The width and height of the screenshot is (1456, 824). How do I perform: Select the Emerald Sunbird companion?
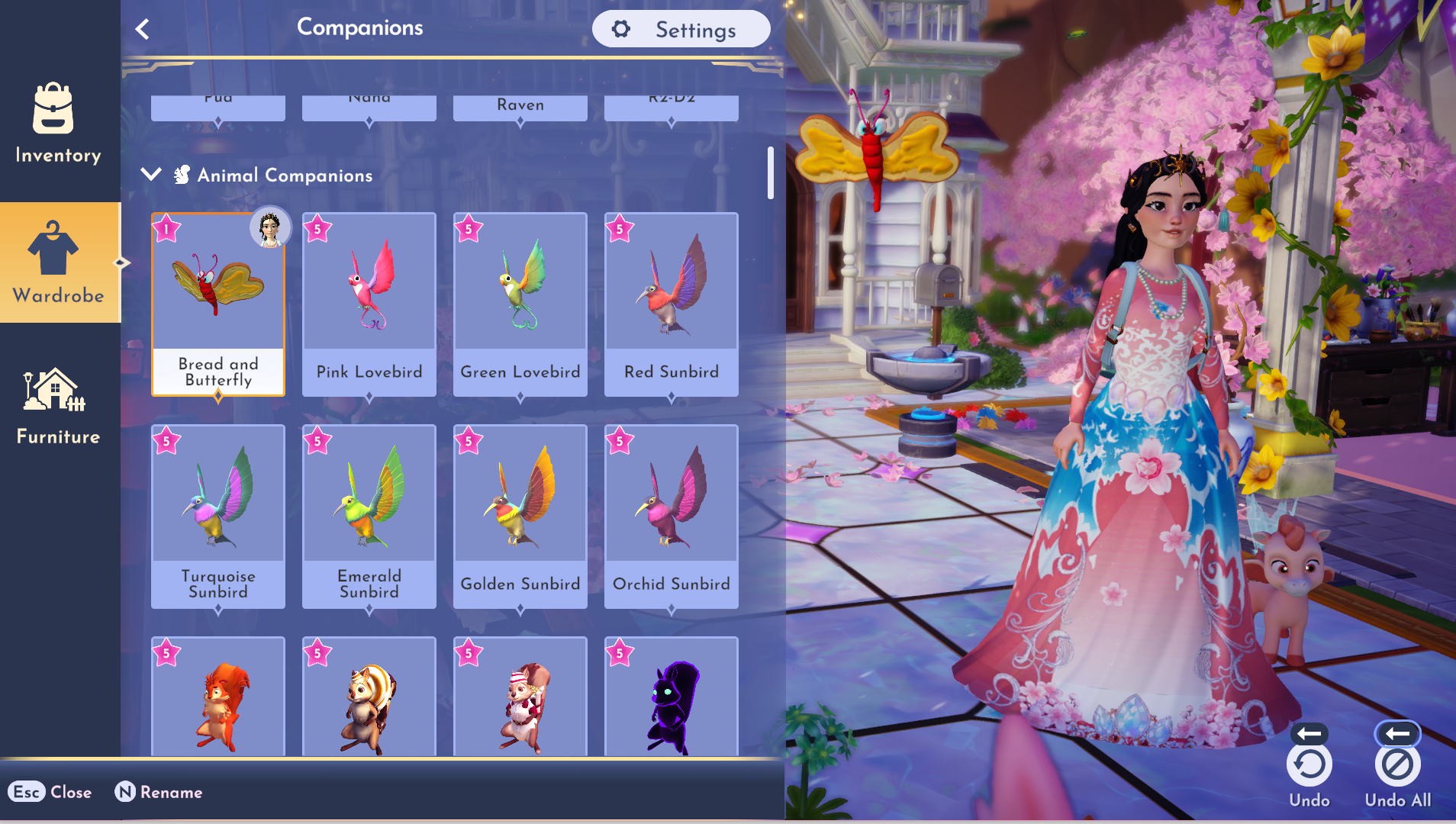tap(369, 516)
